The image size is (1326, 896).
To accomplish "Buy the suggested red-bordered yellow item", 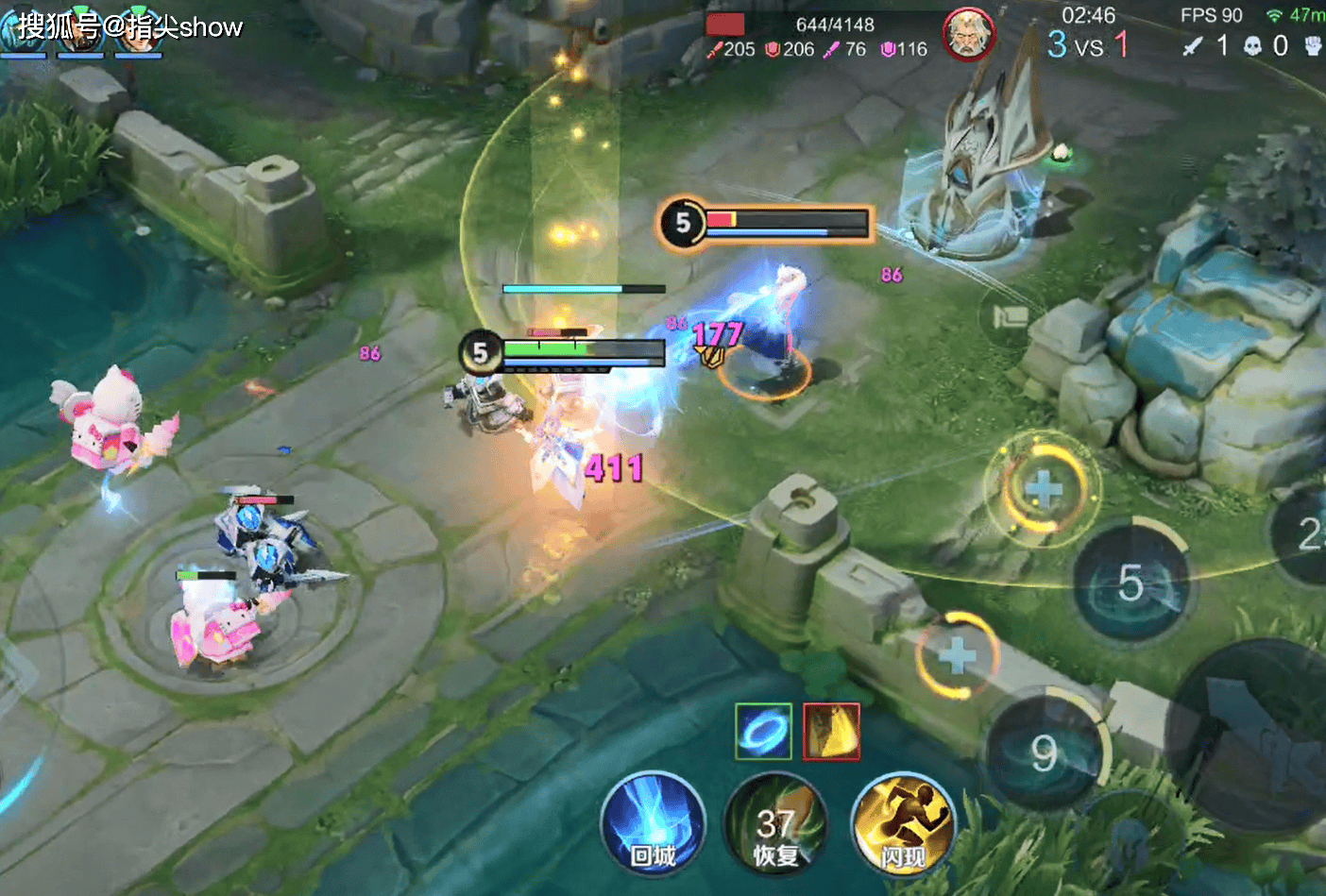I will click(x=831, y=732).
